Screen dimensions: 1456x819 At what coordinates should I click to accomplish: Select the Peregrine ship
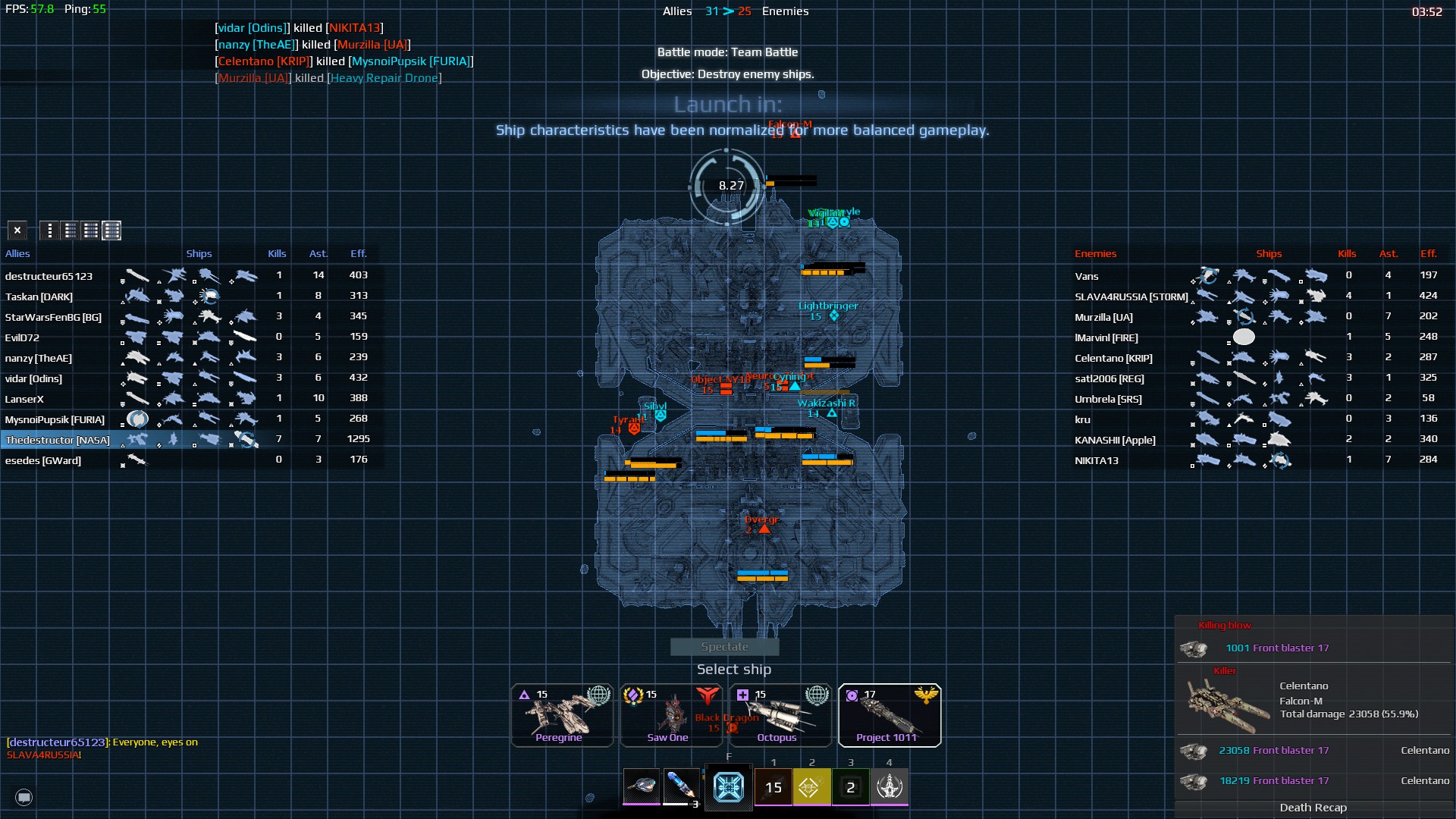click(x=562, y=715)
